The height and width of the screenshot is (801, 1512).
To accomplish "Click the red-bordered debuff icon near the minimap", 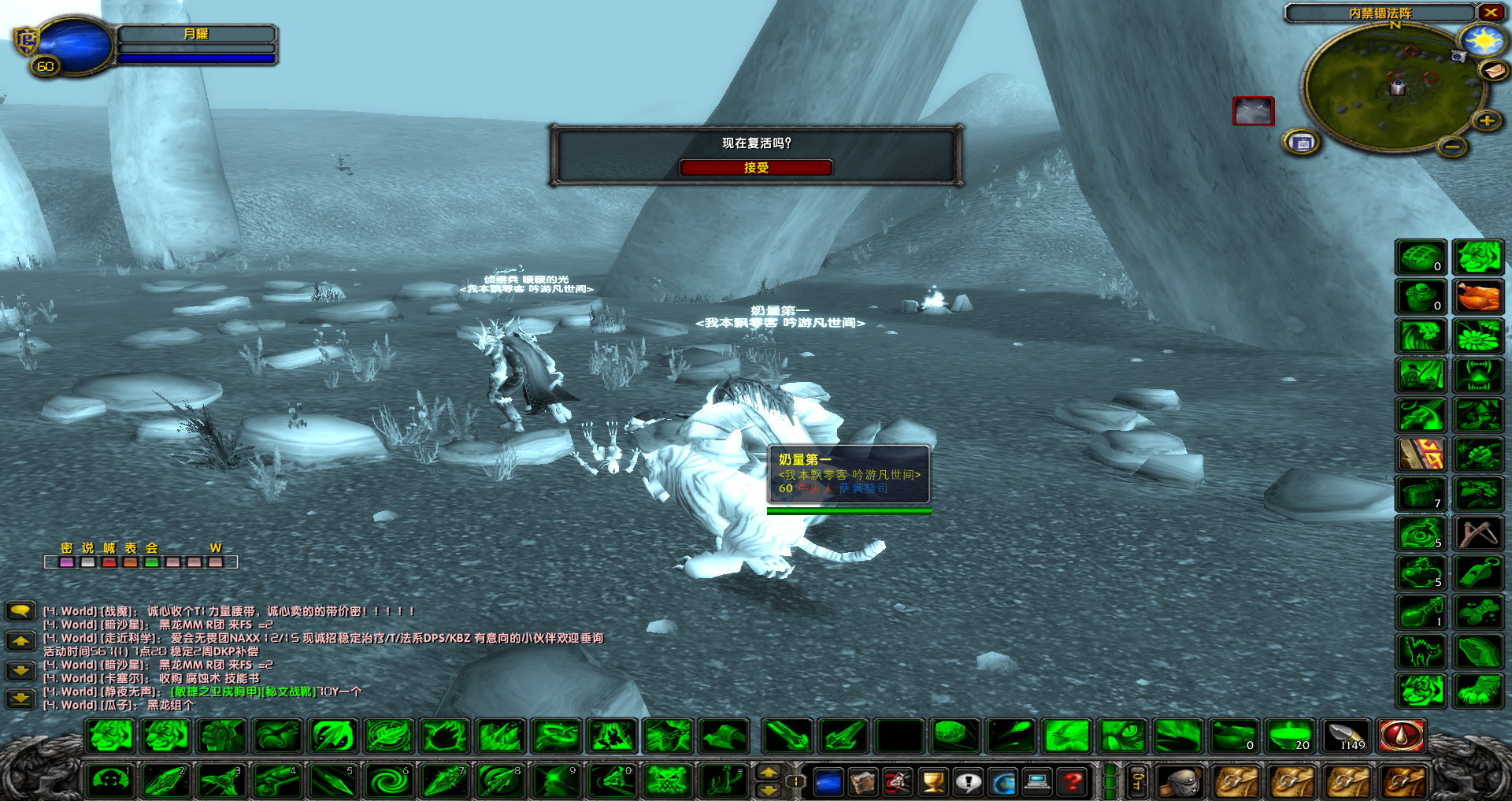I will [1253, 112].
